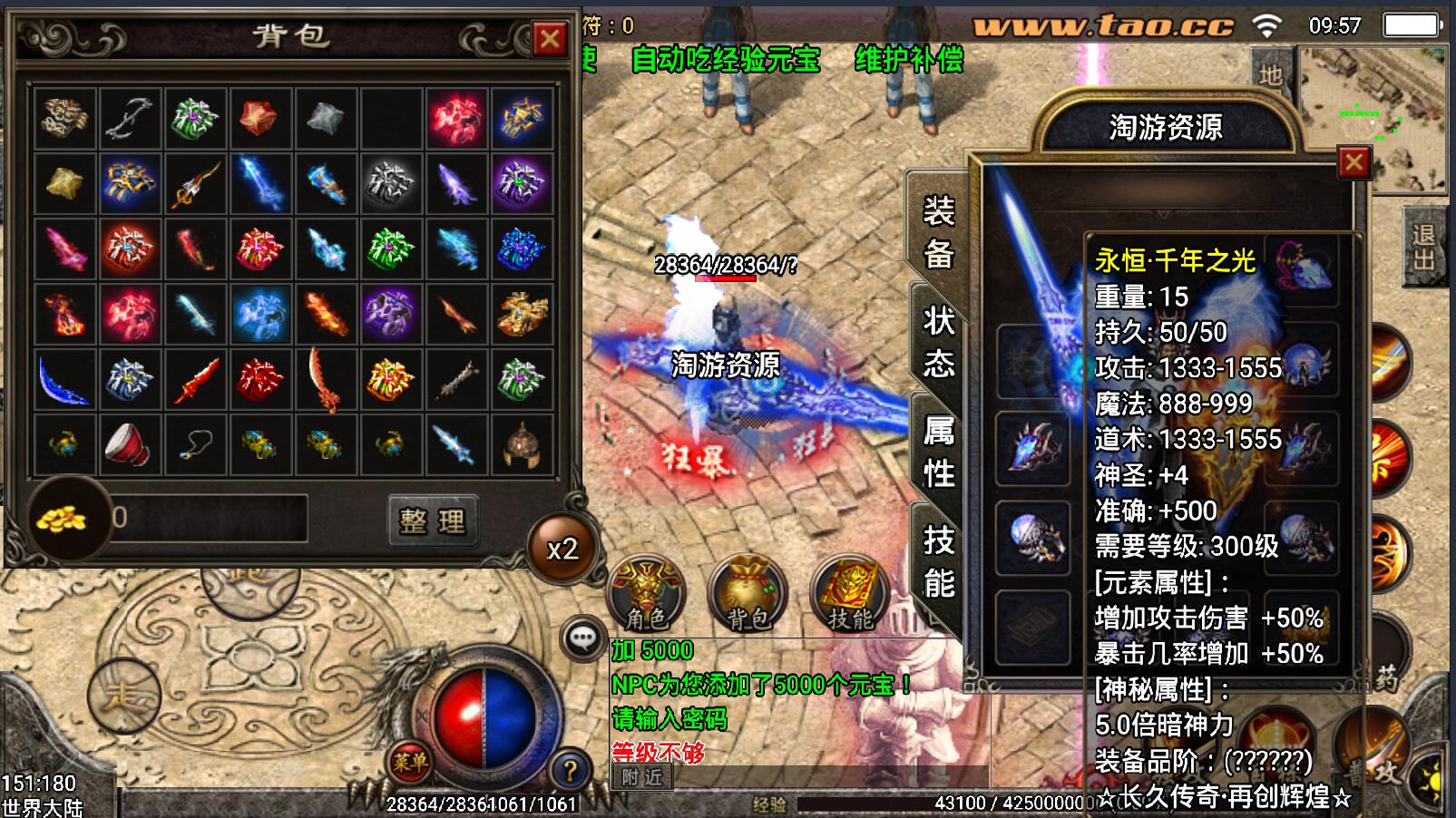Switch to the 技能 skills tab
This screenshot has width=1456, height=818.
[938, 561]
